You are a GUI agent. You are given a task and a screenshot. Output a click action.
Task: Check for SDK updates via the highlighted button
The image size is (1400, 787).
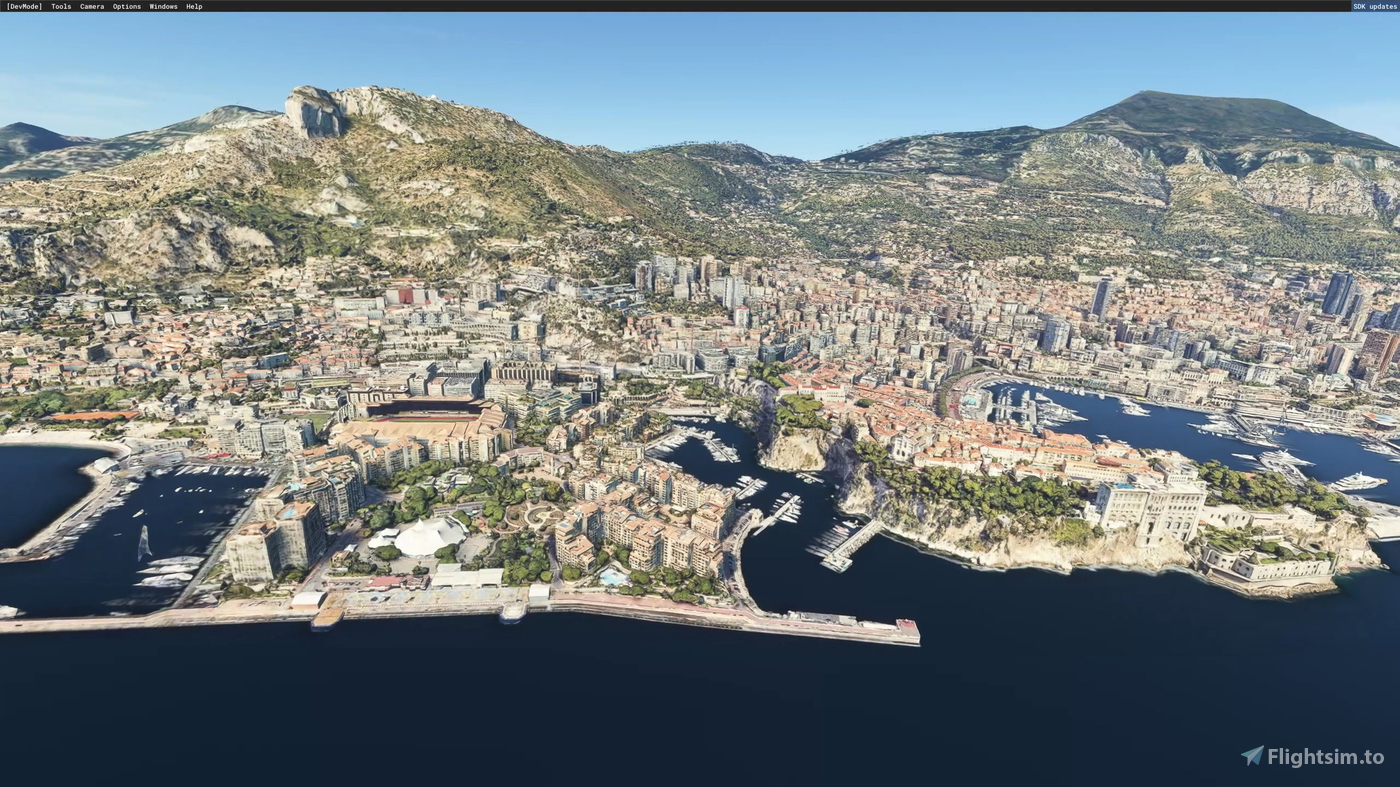1373,6
